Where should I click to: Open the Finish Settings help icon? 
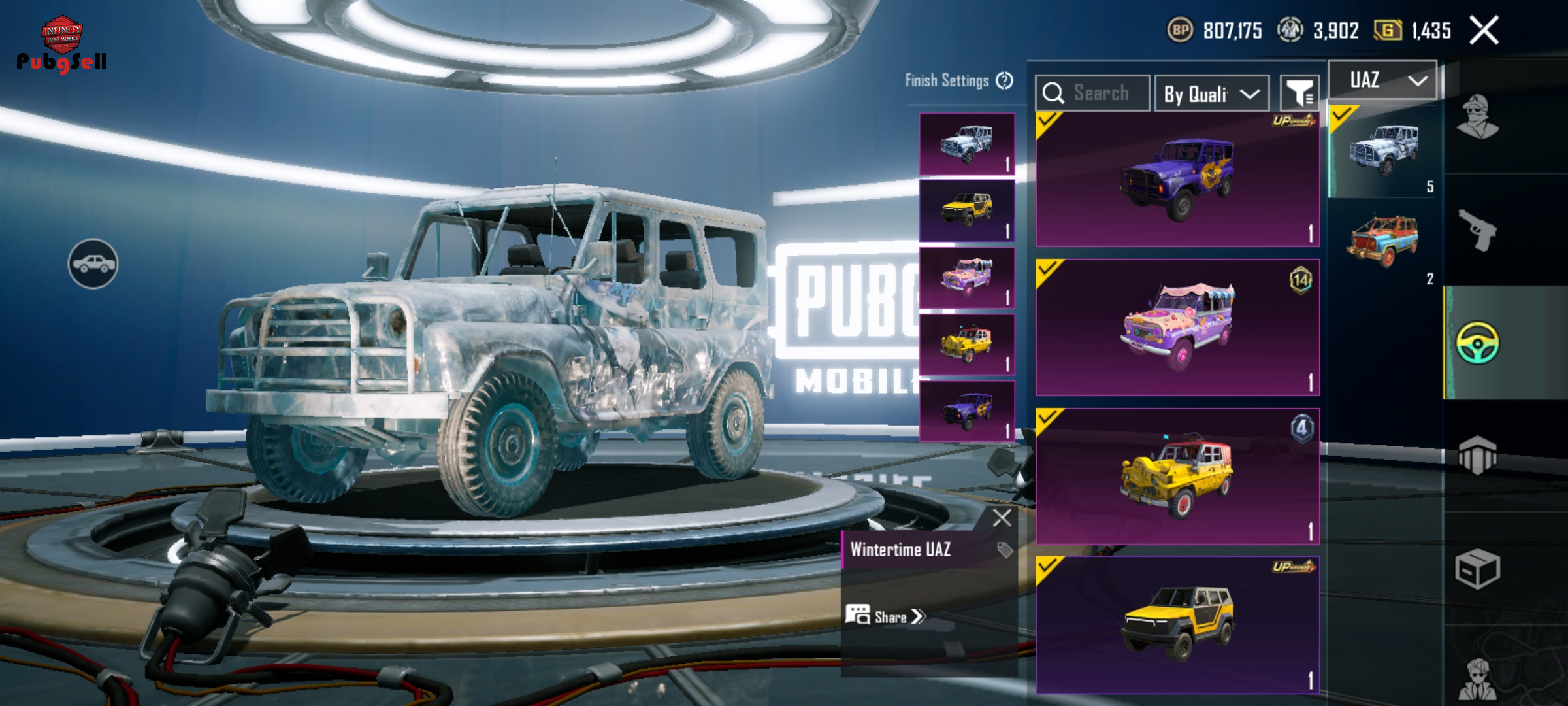click(1004, 80)
